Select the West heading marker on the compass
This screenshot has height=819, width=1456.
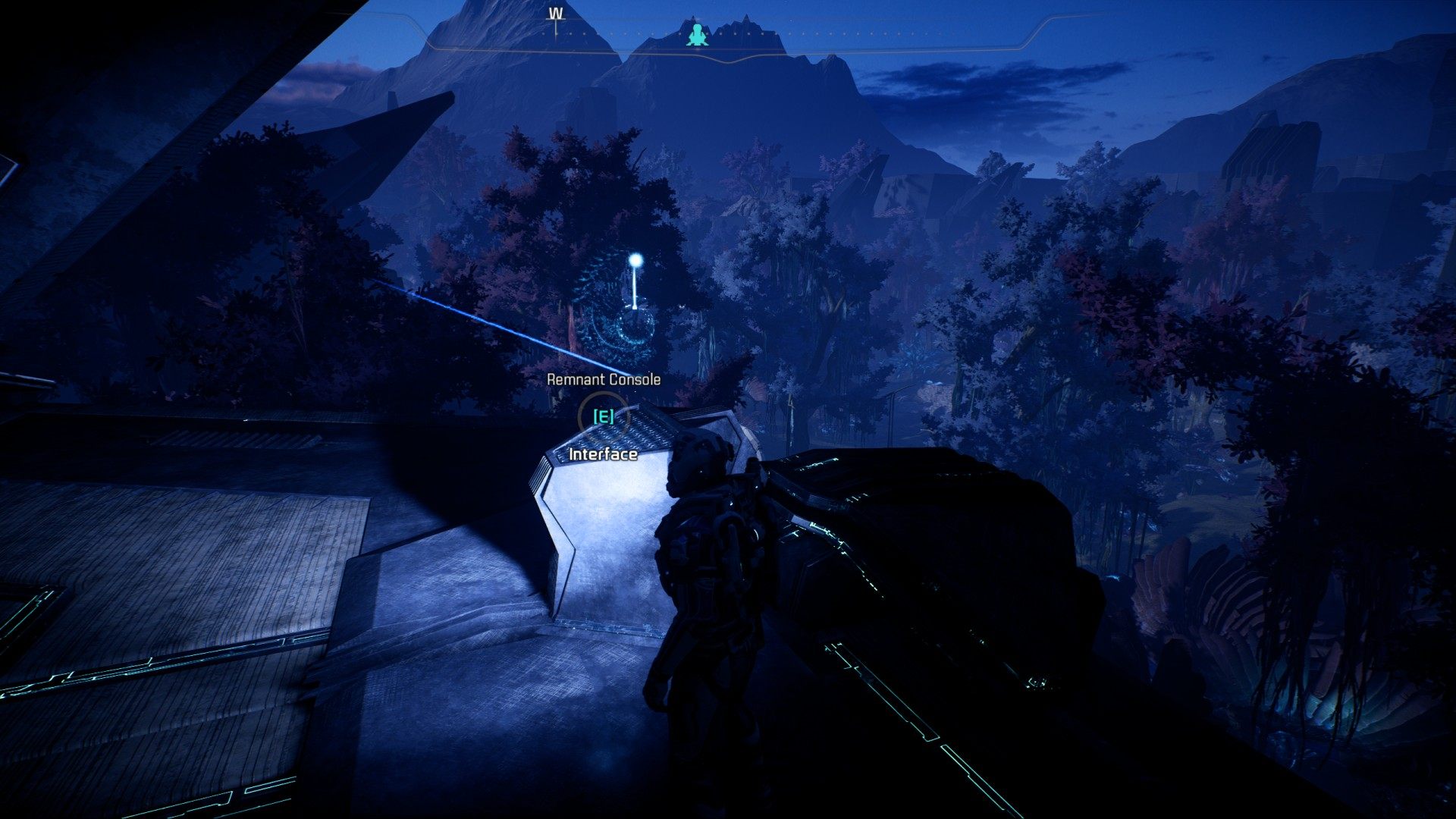(556, 14)
